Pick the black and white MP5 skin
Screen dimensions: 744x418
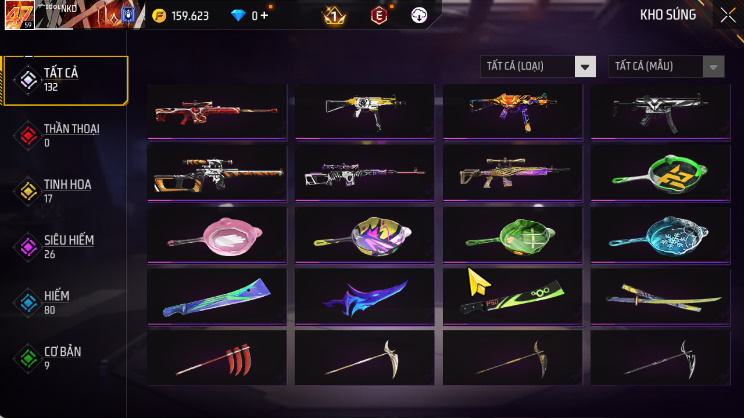pyautogui.click(x=661, y=109)
